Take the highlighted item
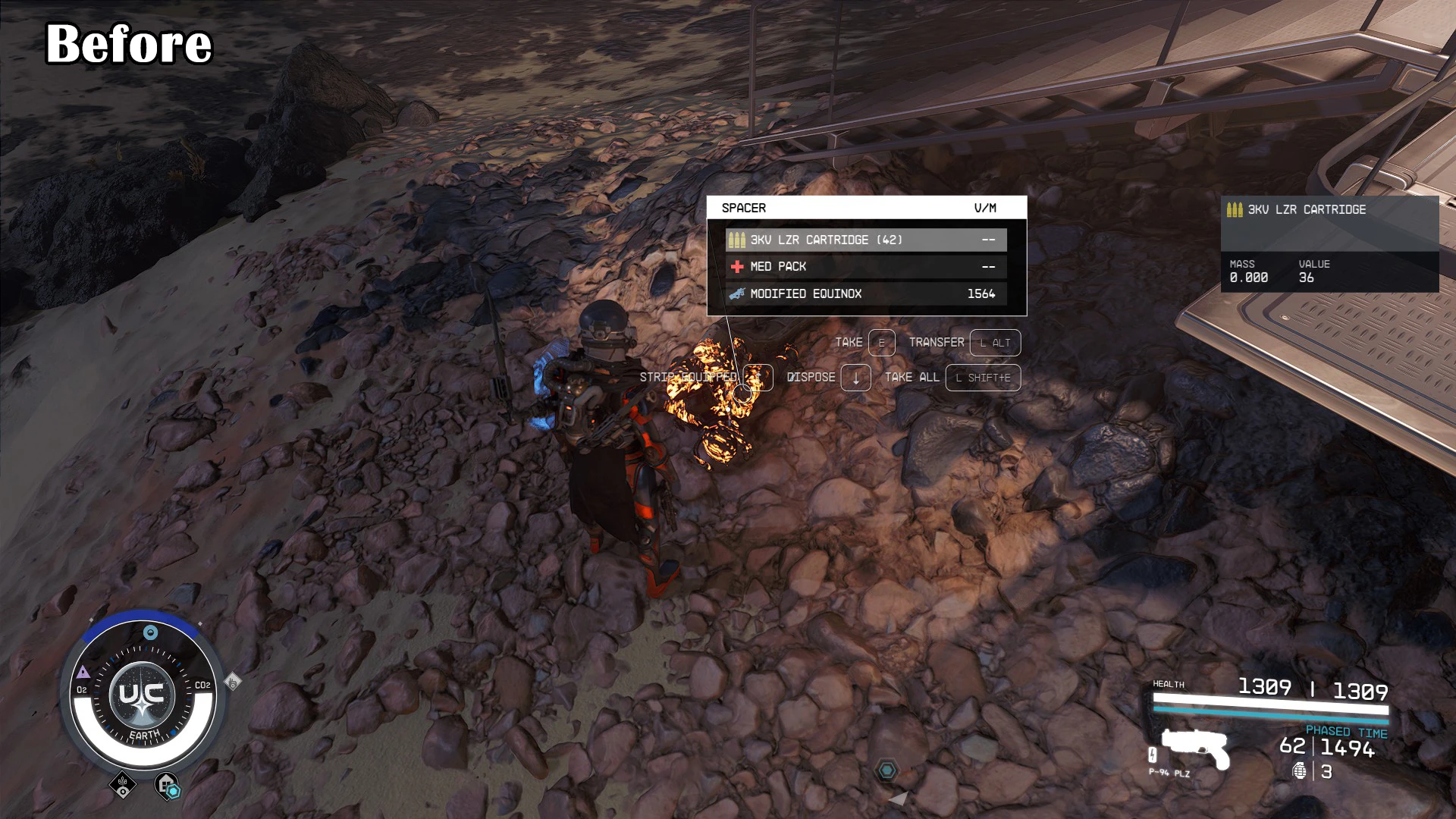Image resolution: width=1456 pixels, height=819 pixels. [x=864, y=343]
